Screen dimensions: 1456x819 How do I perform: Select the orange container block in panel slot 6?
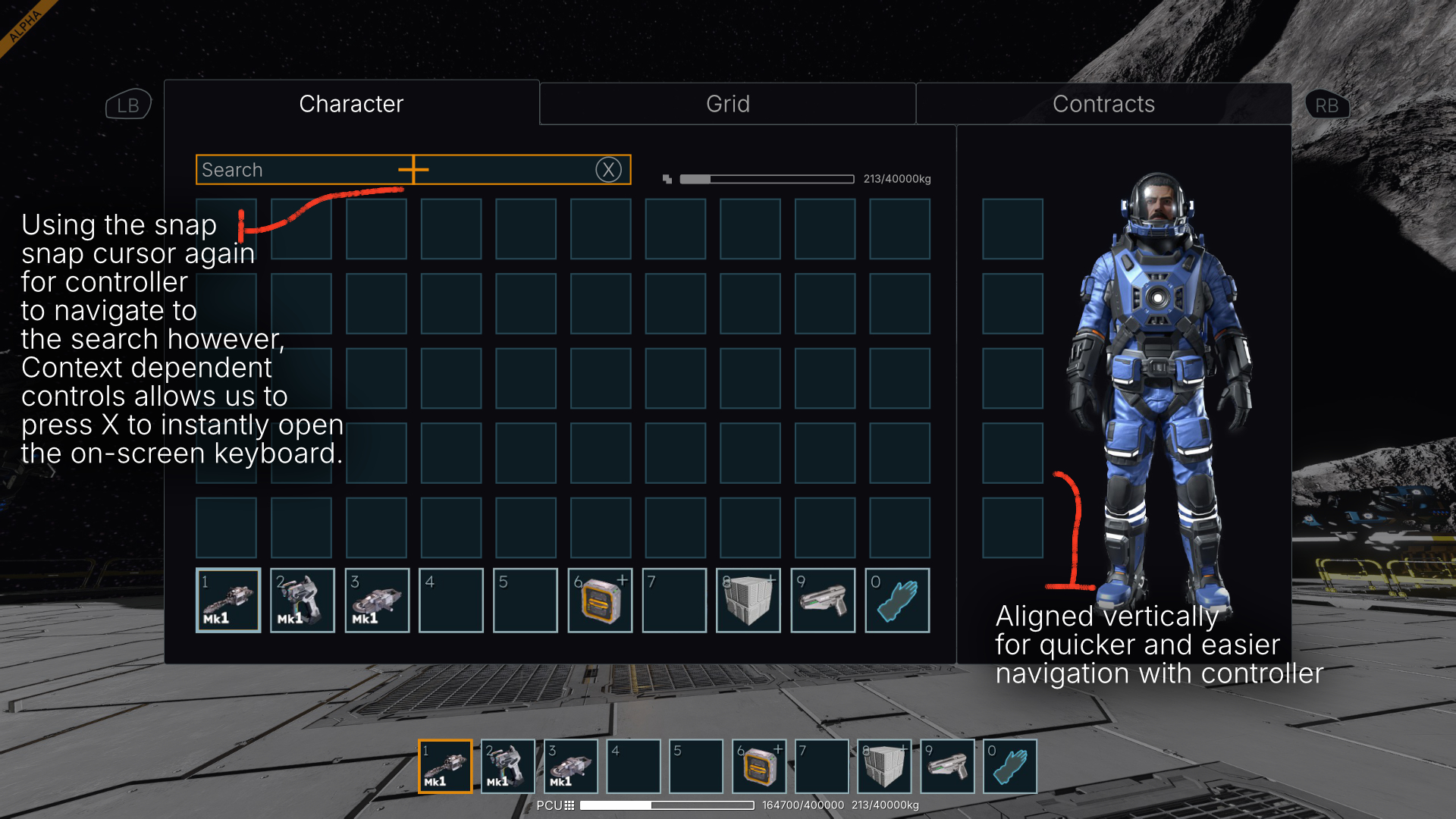(600, 601)
